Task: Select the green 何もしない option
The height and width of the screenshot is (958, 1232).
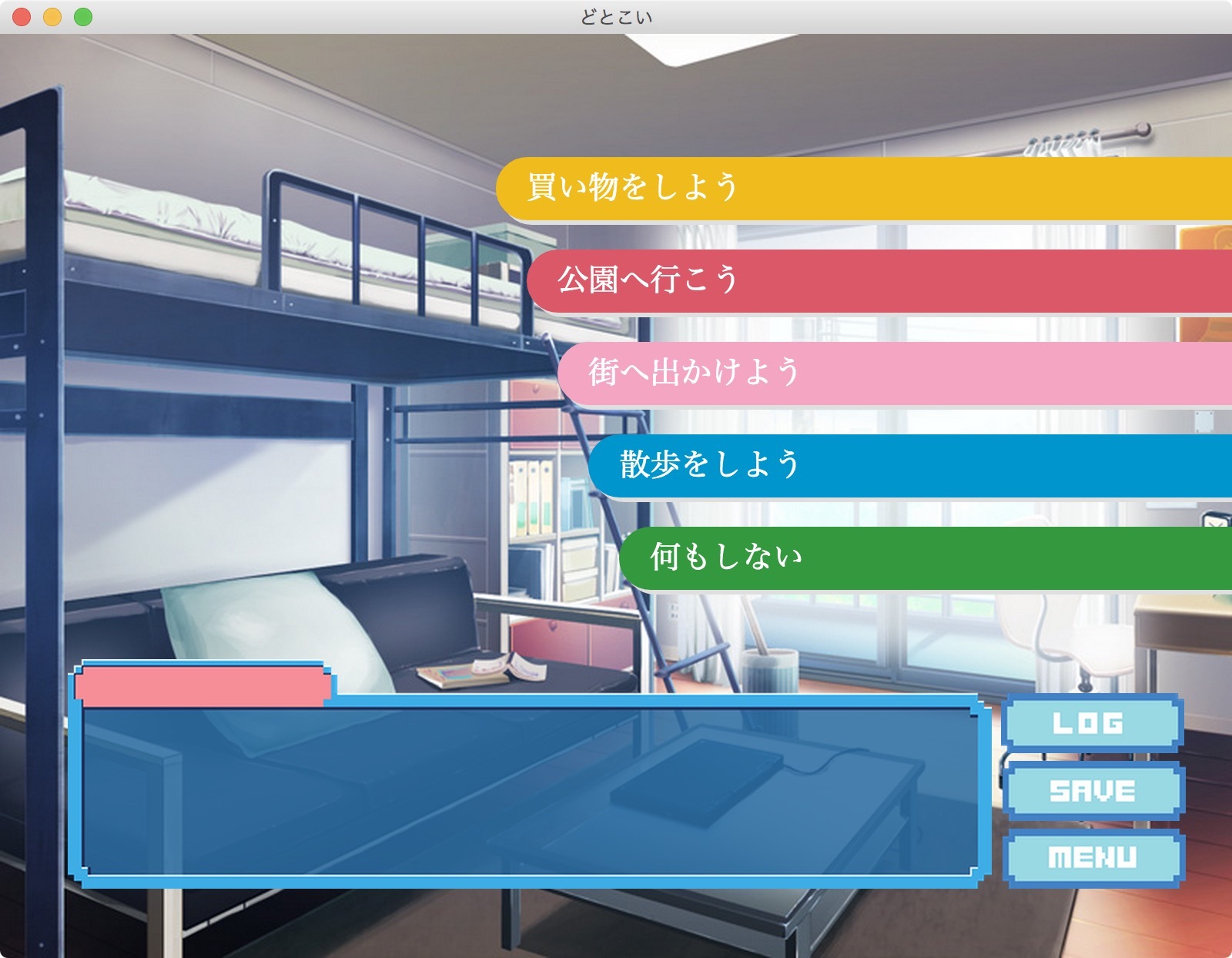Action: coord(924,558)
